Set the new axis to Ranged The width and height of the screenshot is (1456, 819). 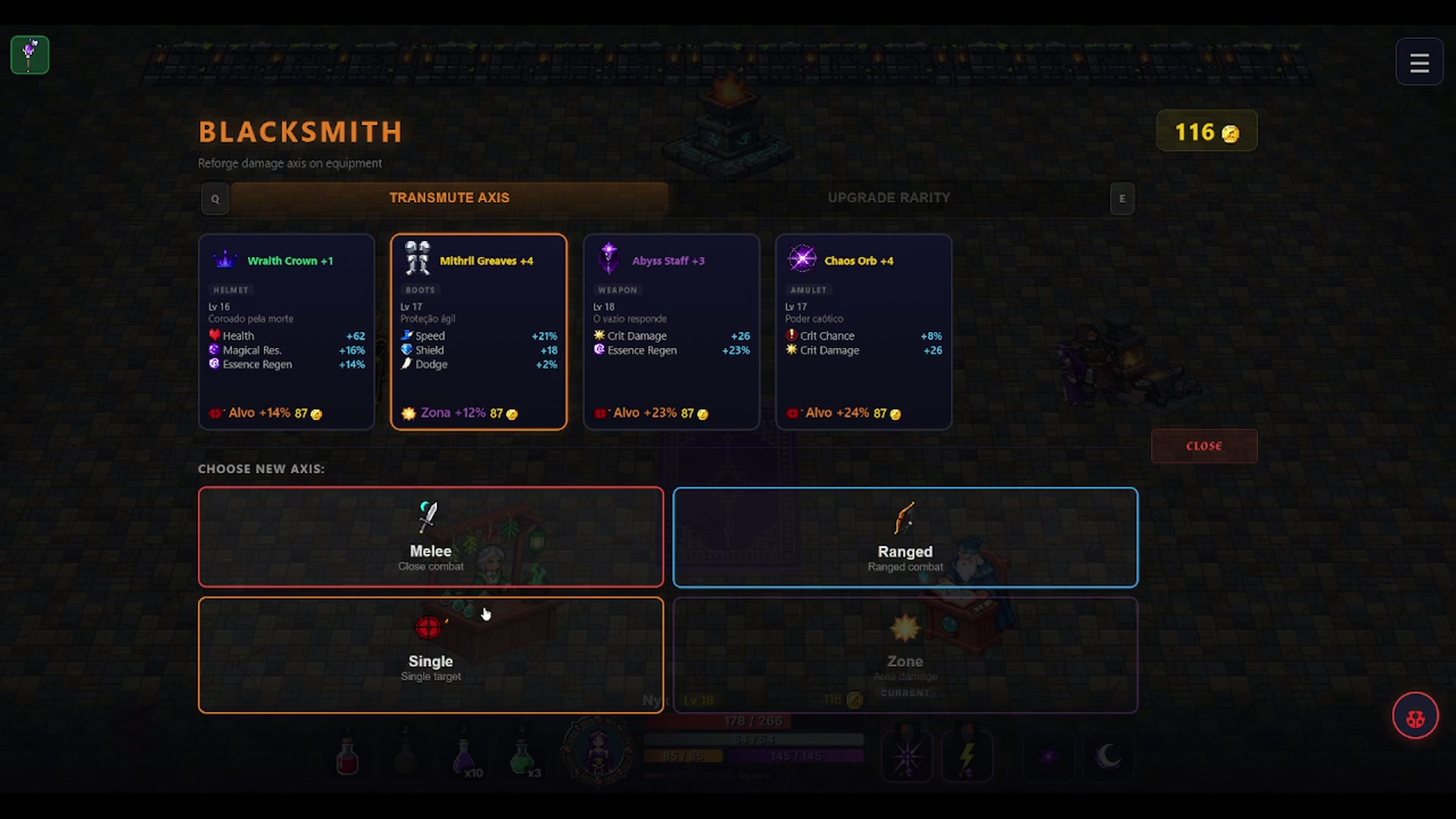[x=905, y=537]
